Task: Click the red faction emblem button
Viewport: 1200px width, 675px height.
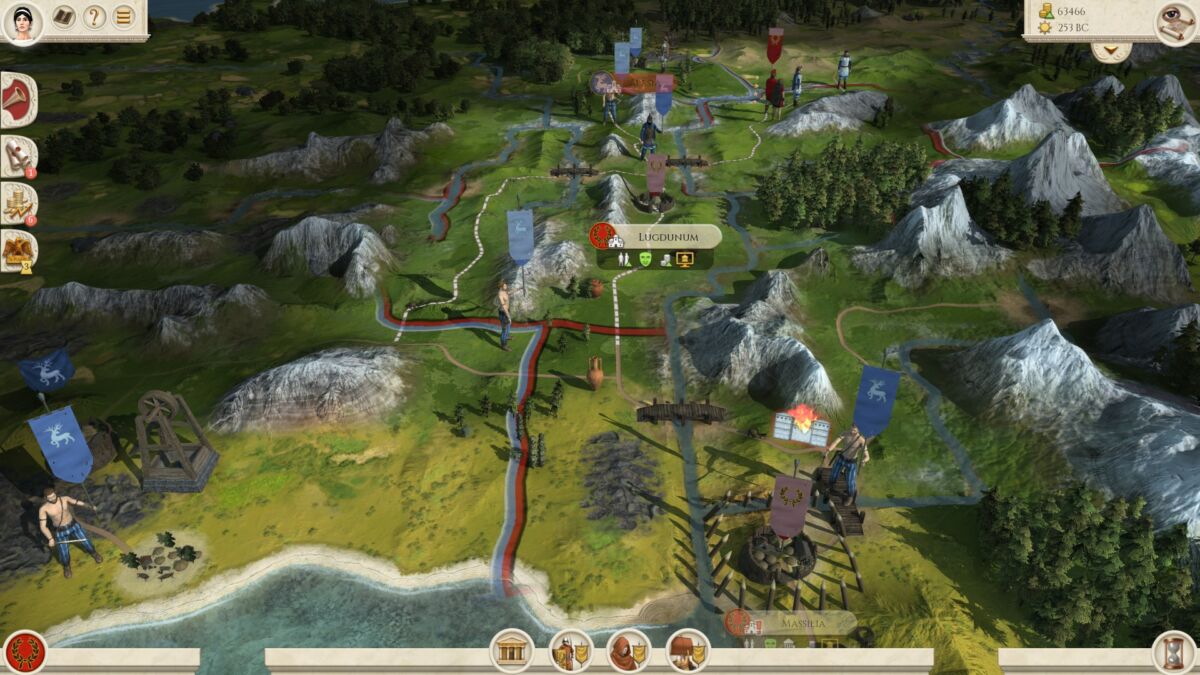Action: [x=24, y=652]
